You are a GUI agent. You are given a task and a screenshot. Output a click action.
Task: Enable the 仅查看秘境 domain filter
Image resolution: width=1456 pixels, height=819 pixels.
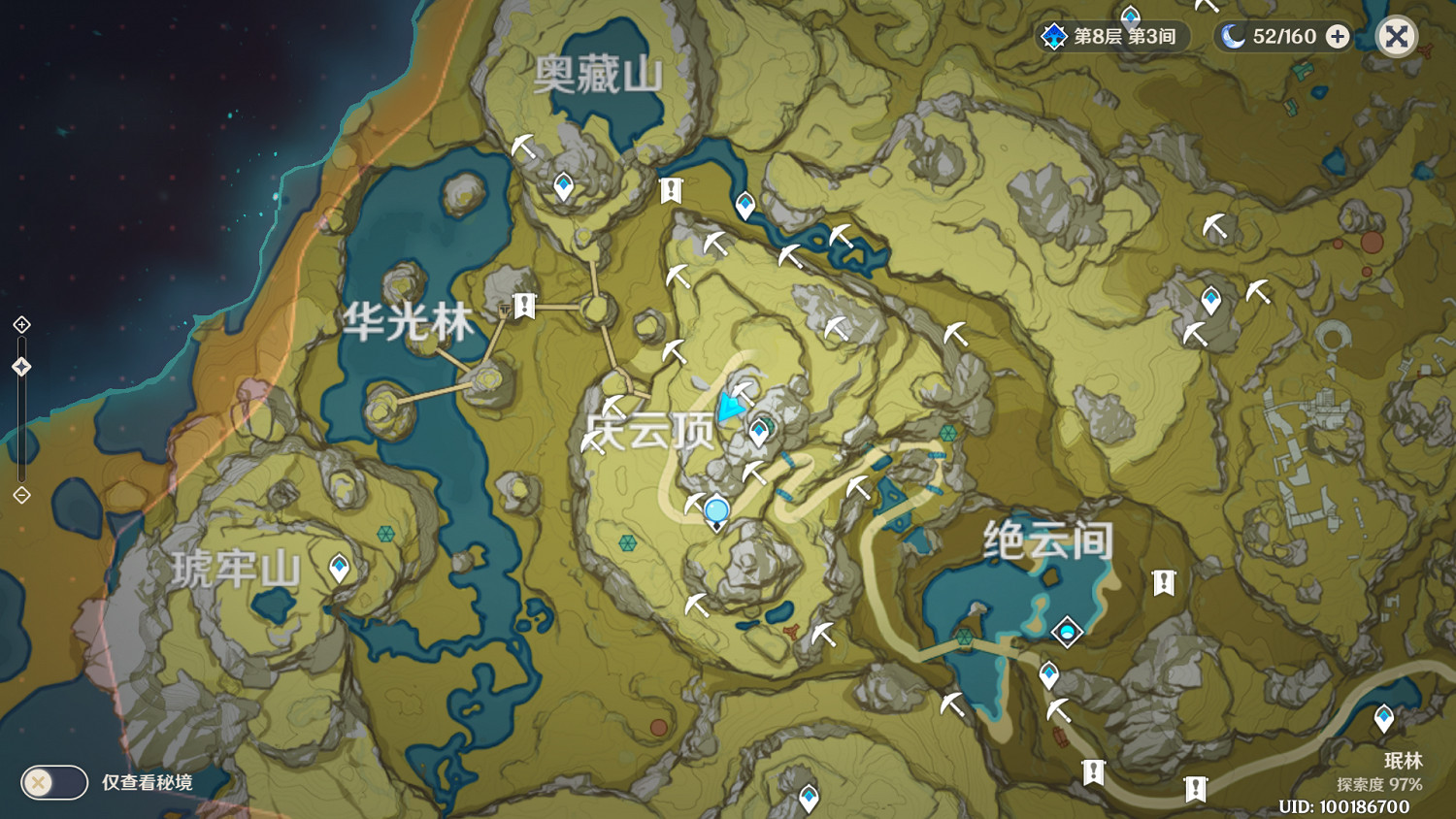tap(53, 782)
